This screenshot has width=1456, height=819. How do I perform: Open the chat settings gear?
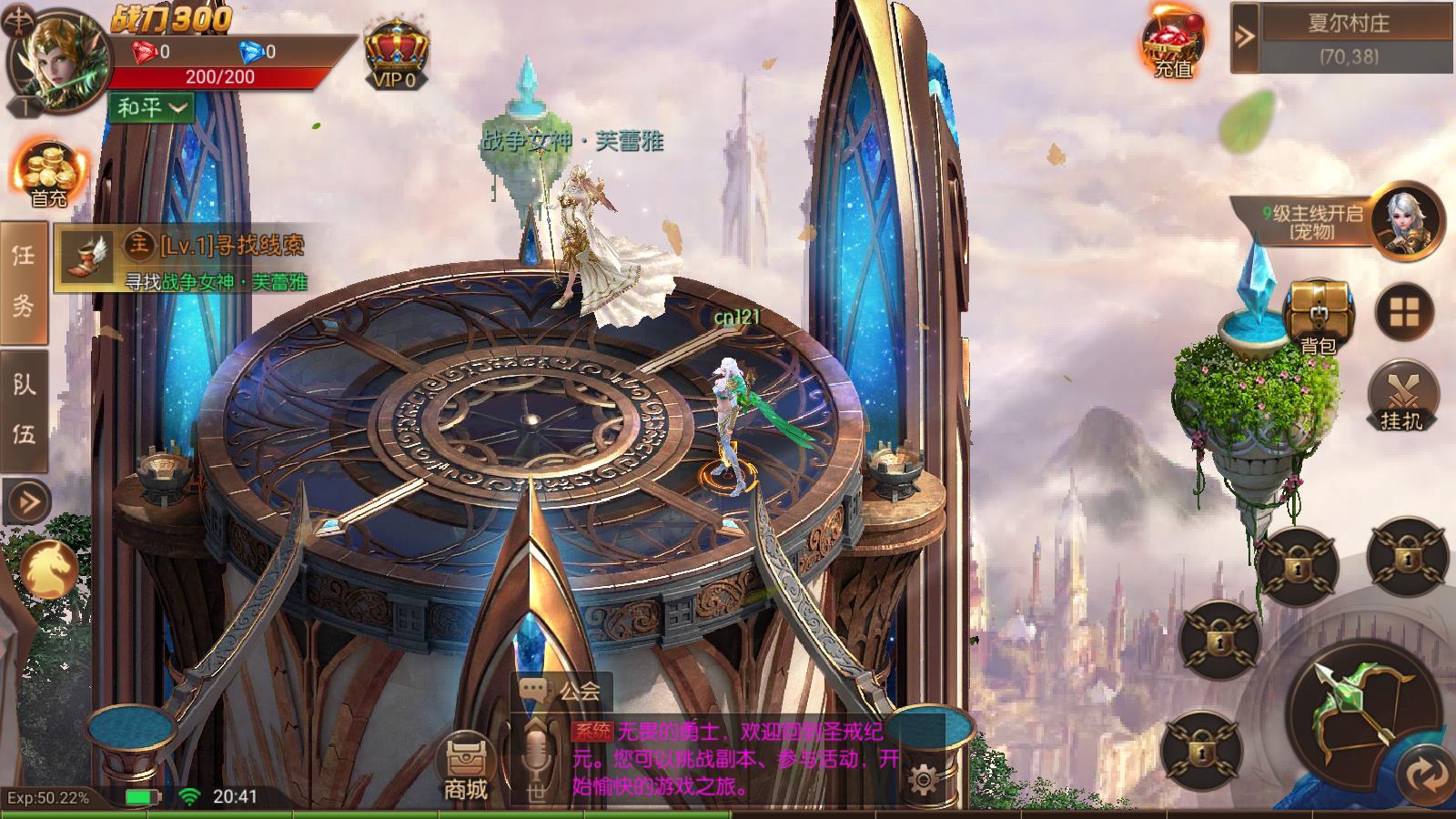click(x=923, y=780)
